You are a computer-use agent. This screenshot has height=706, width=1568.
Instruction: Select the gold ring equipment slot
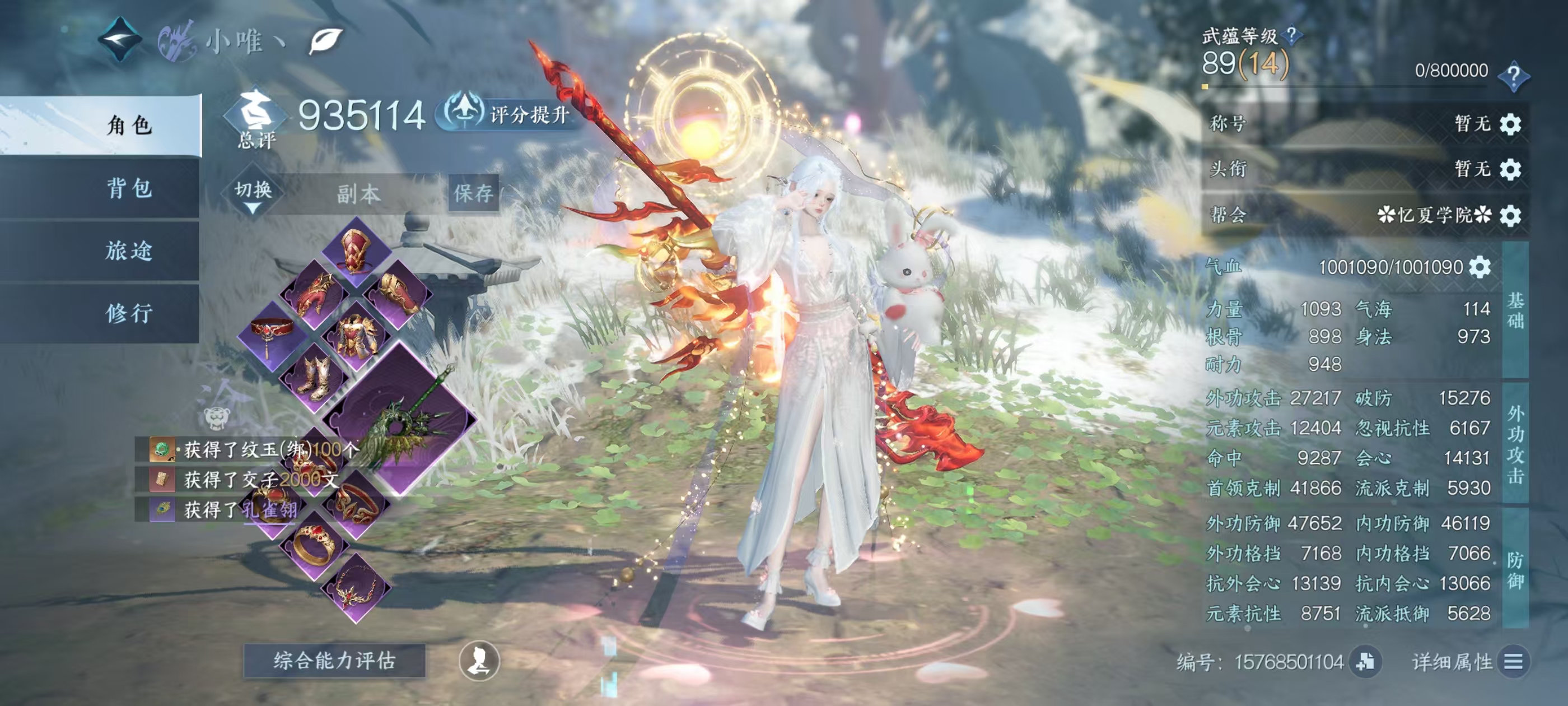315,544
